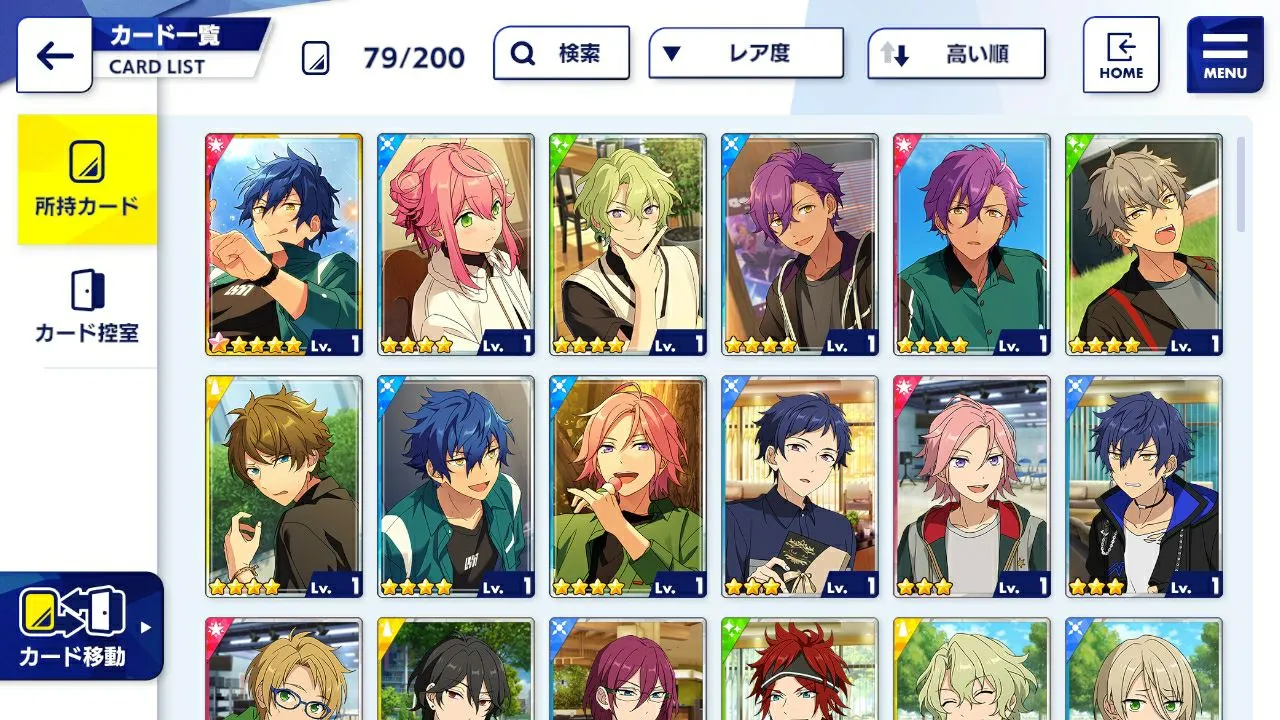Viewport: 1280px width, 720px height.
Task: Select the gray-haired shouting character card
Action: 1144,244
